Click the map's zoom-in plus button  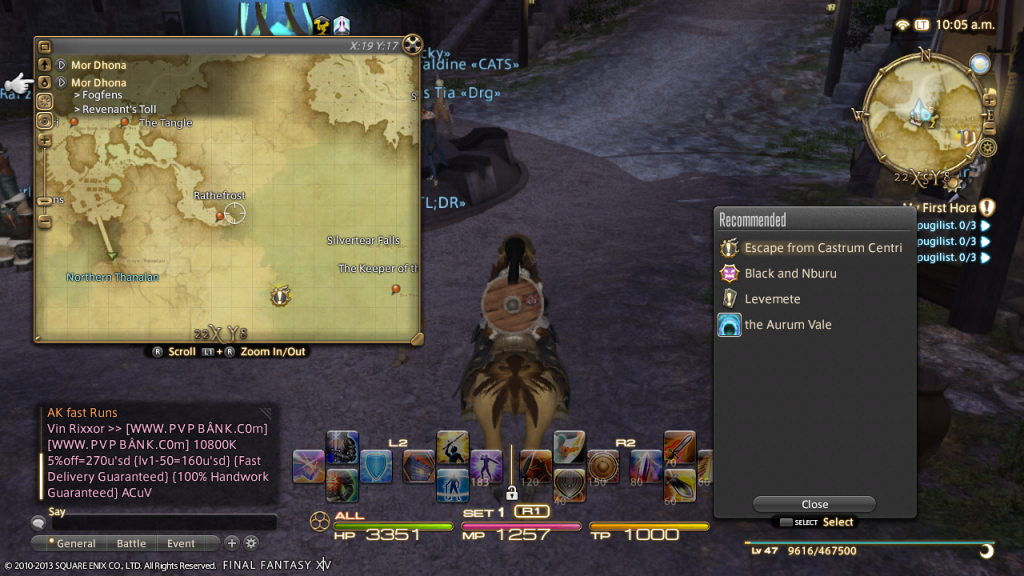44,140
